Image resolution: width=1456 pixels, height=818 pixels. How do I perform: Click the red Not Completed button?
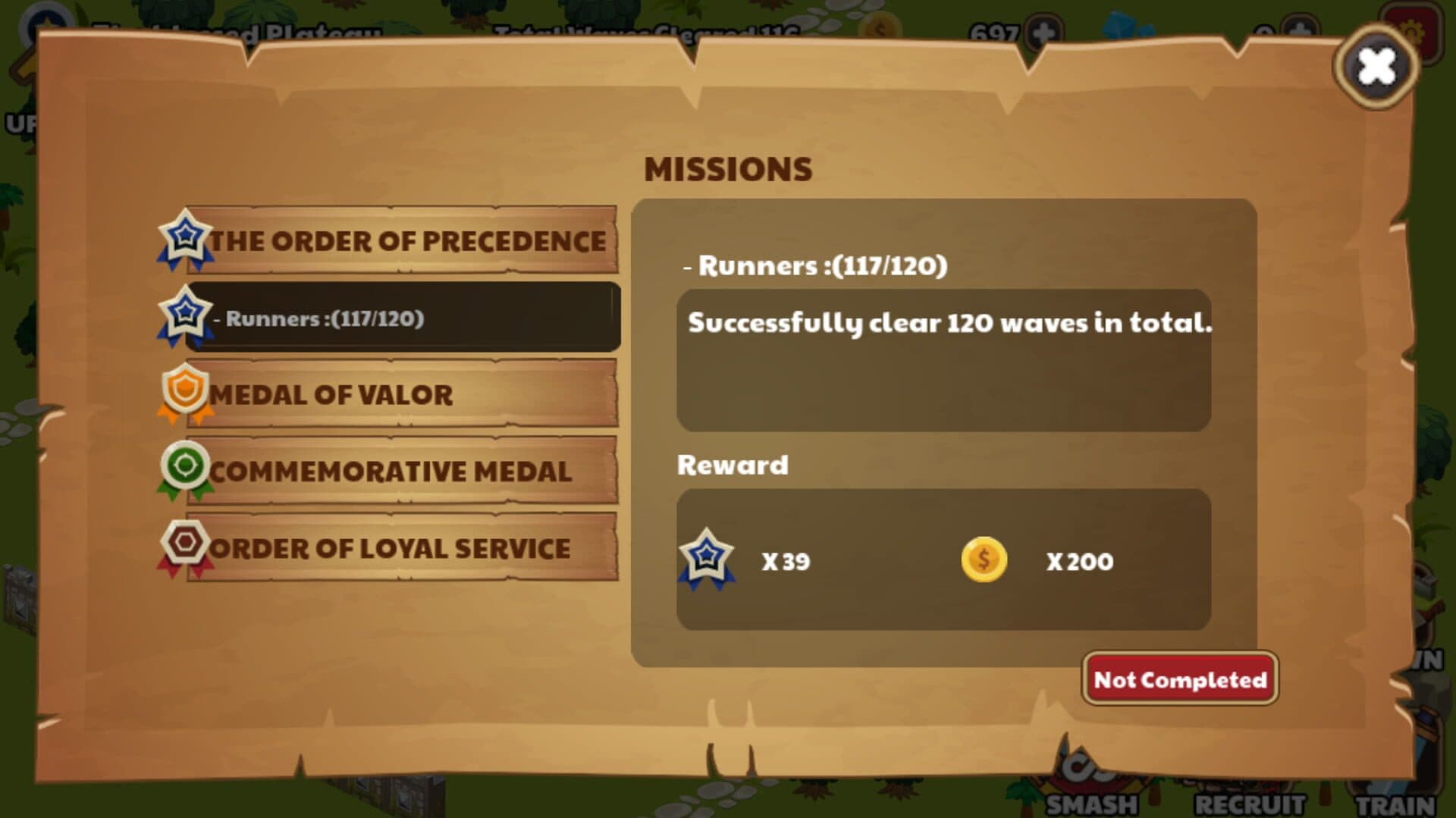coord(1179,679)
